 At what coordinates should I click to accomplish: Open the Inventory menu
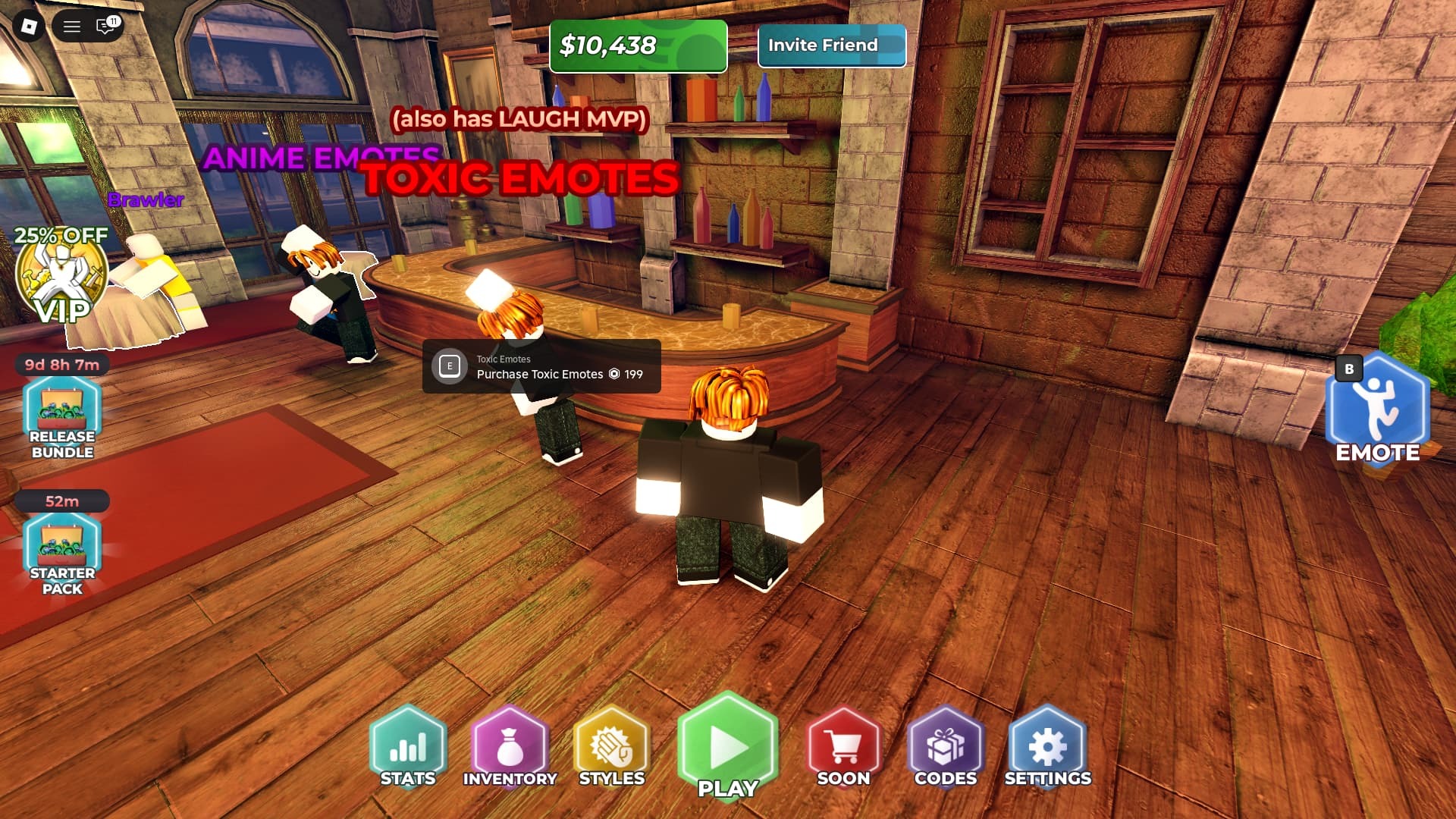(x=510, y=747)
